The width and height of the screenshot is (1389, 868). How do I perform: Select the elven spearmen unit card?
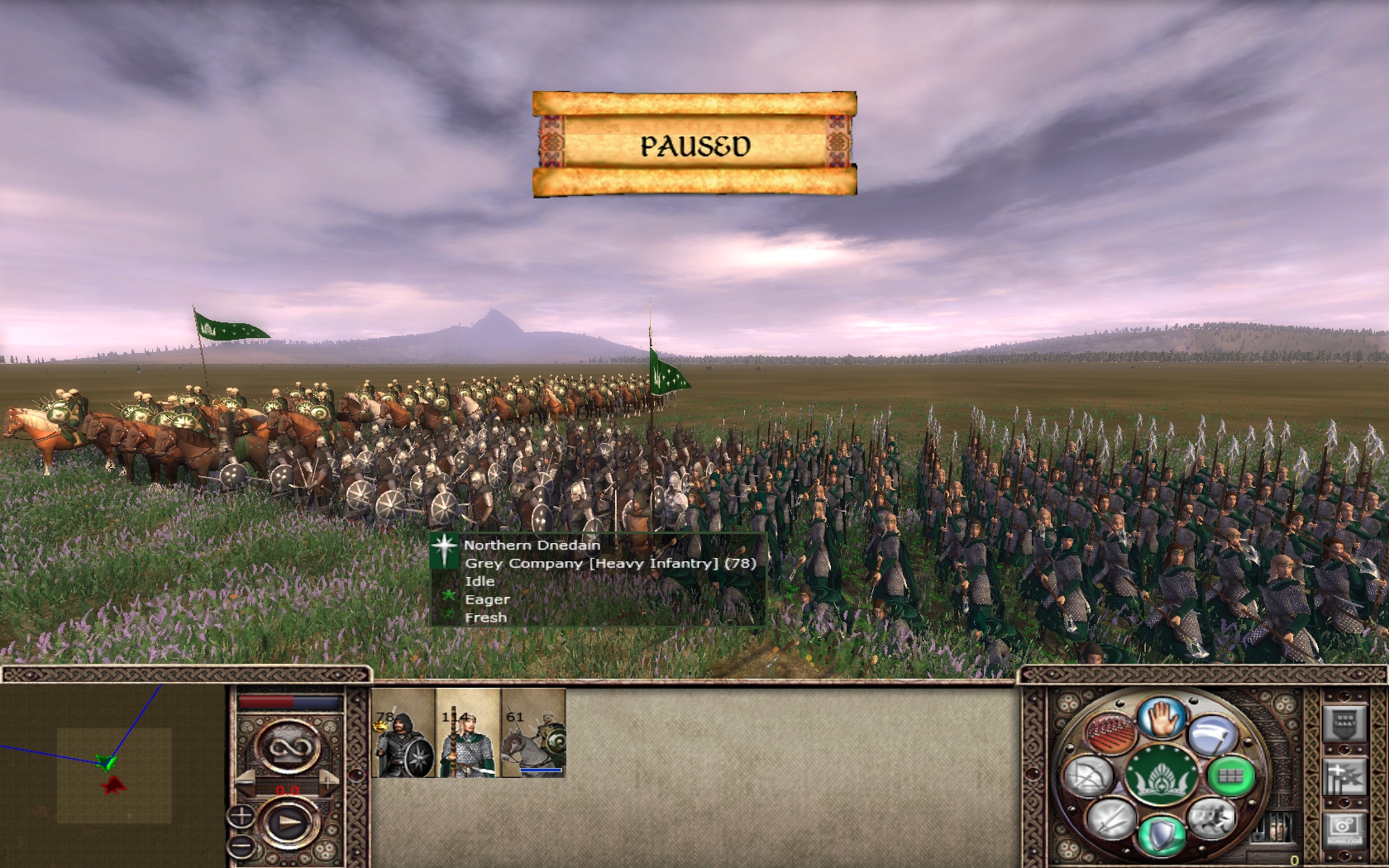pyautogui.click(x=468, y=733)
